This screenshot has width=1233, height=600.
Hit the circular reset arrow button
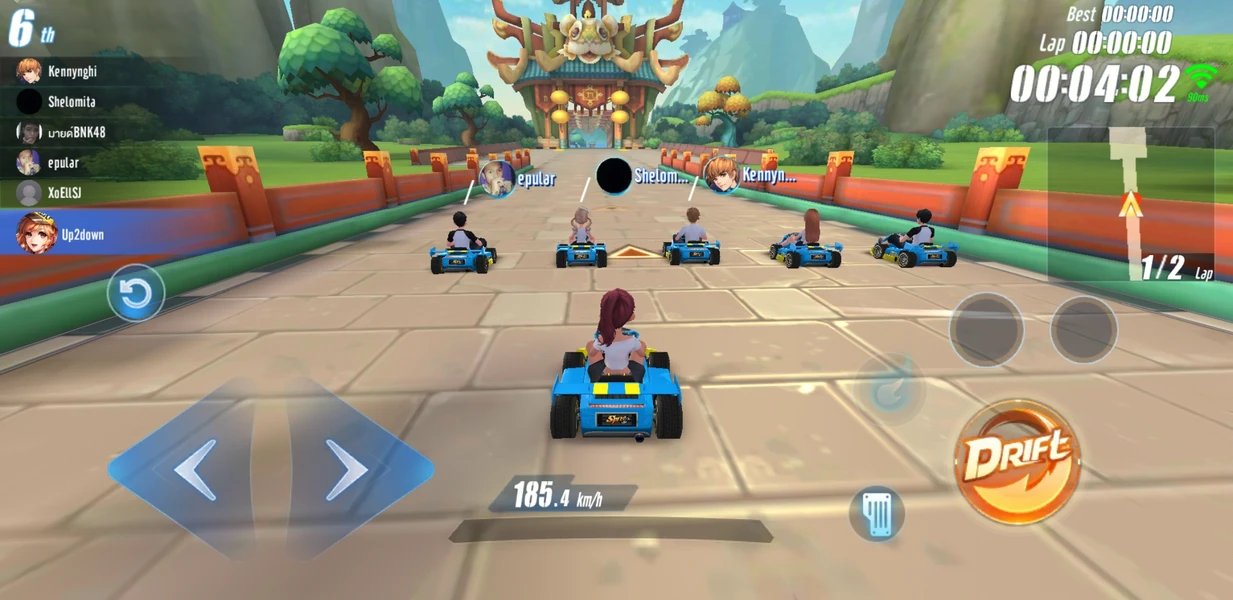pos(136,293)
